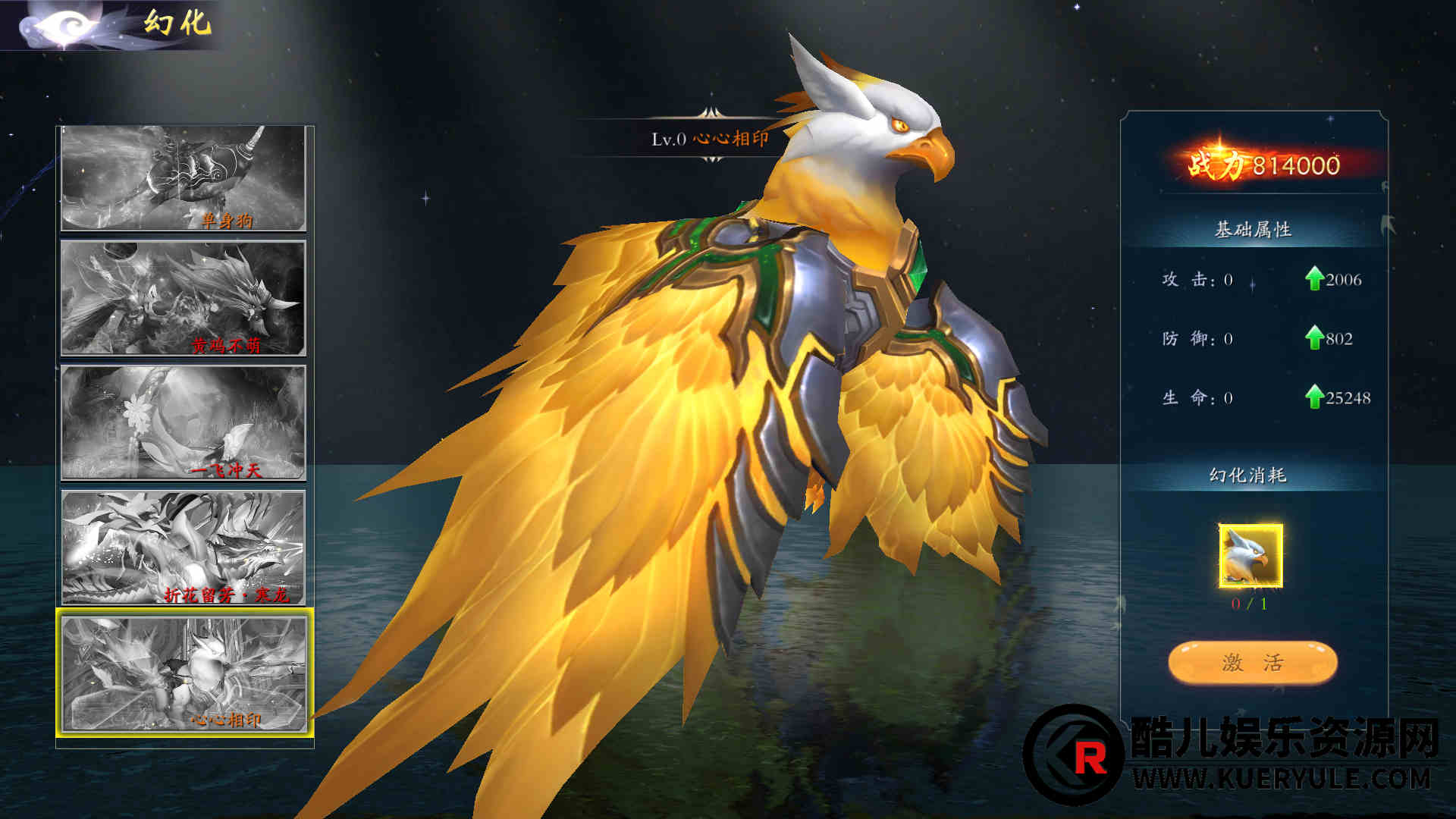Inspect the griffin cost item icon

(1250, 556)
